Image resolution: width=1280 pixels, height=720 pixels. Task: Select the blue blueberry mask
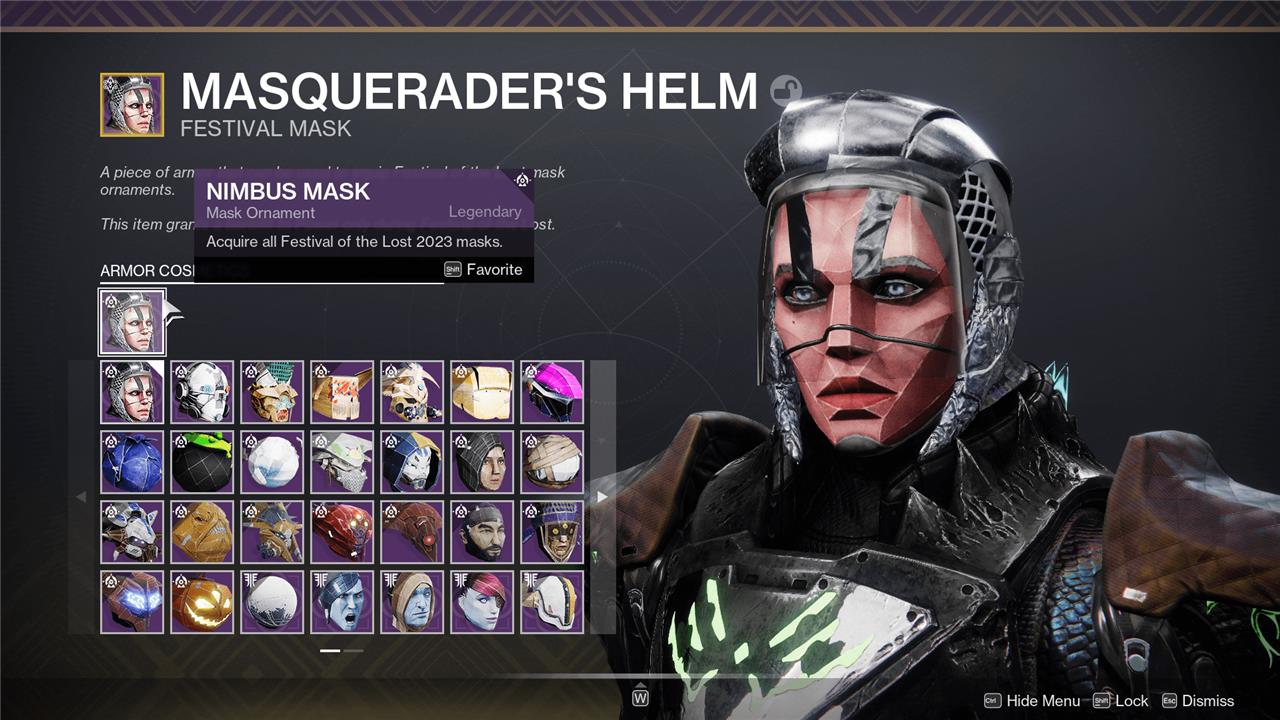(132, 462)
